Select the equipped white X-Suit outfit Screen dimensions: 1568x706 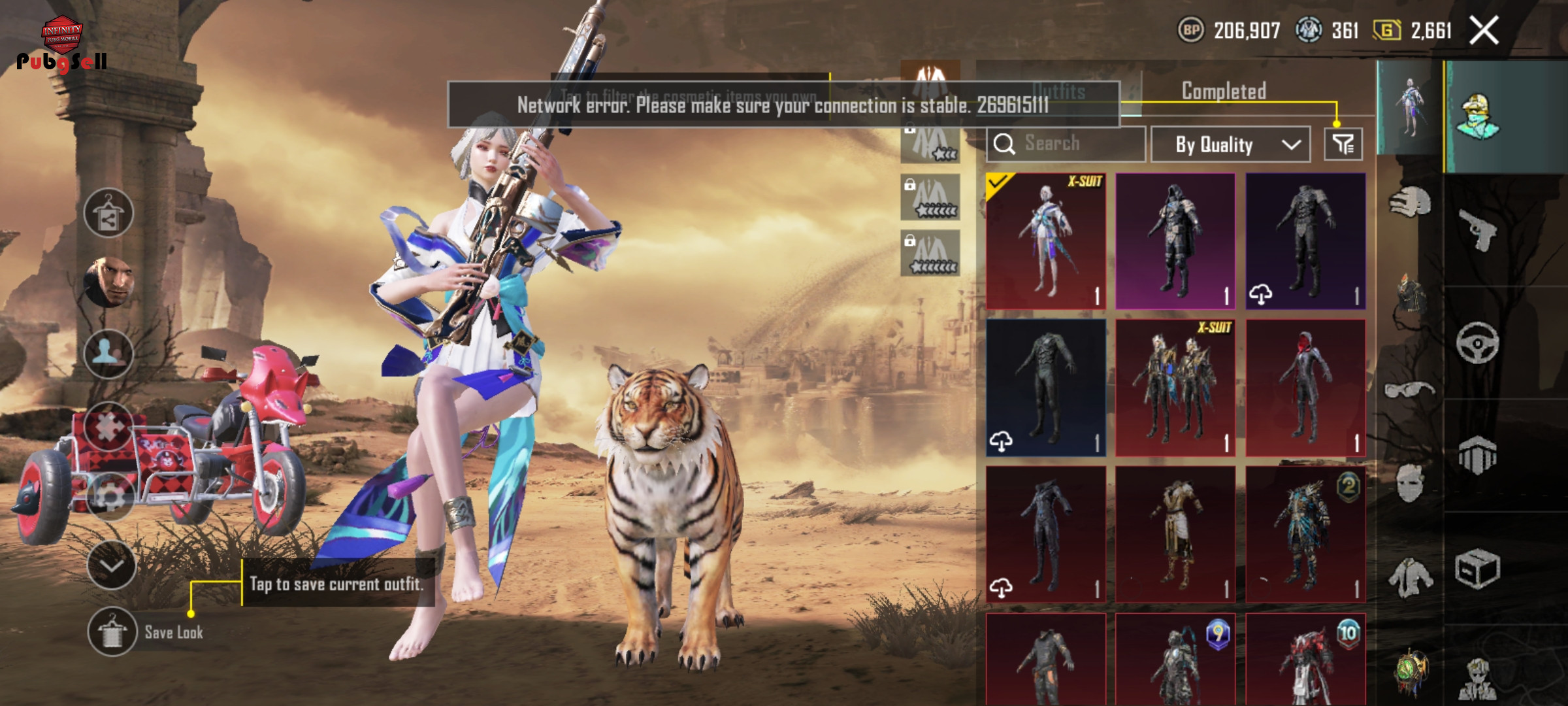pyautogui.click(x=1045, y=241)
